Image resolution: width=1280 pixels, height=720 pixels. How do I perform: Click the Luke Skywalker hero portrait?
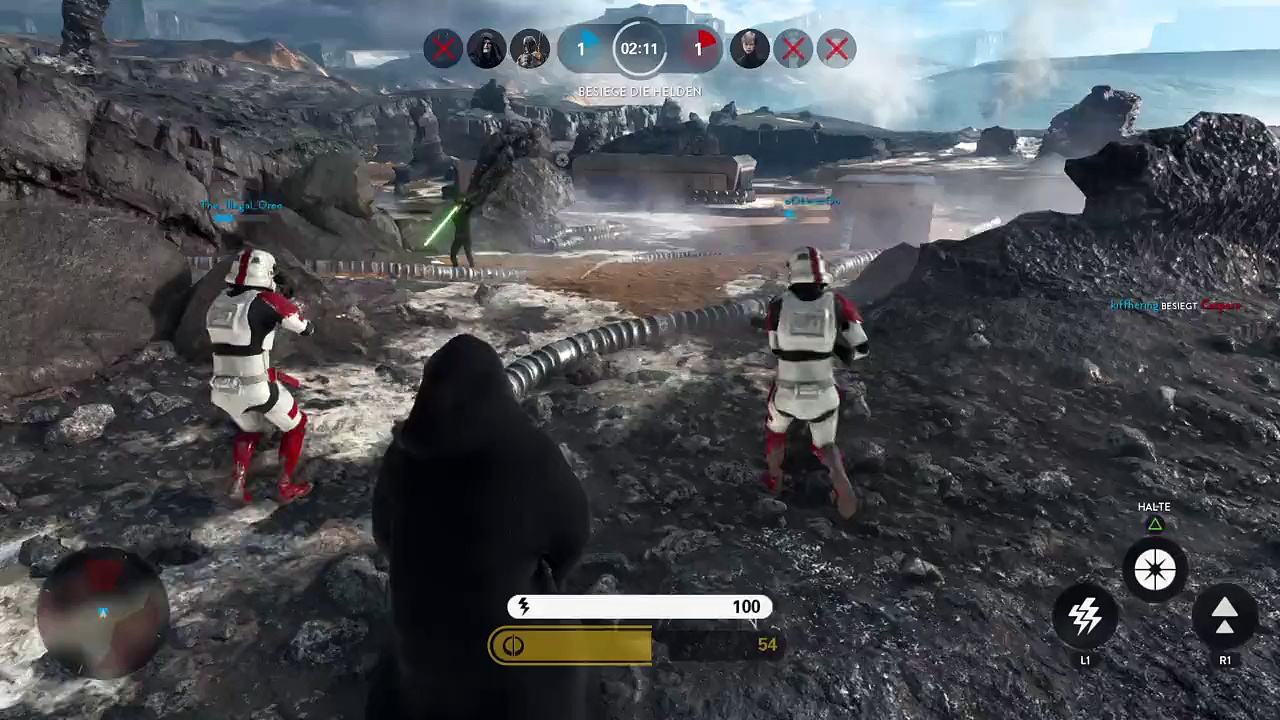tap(749, 49)
